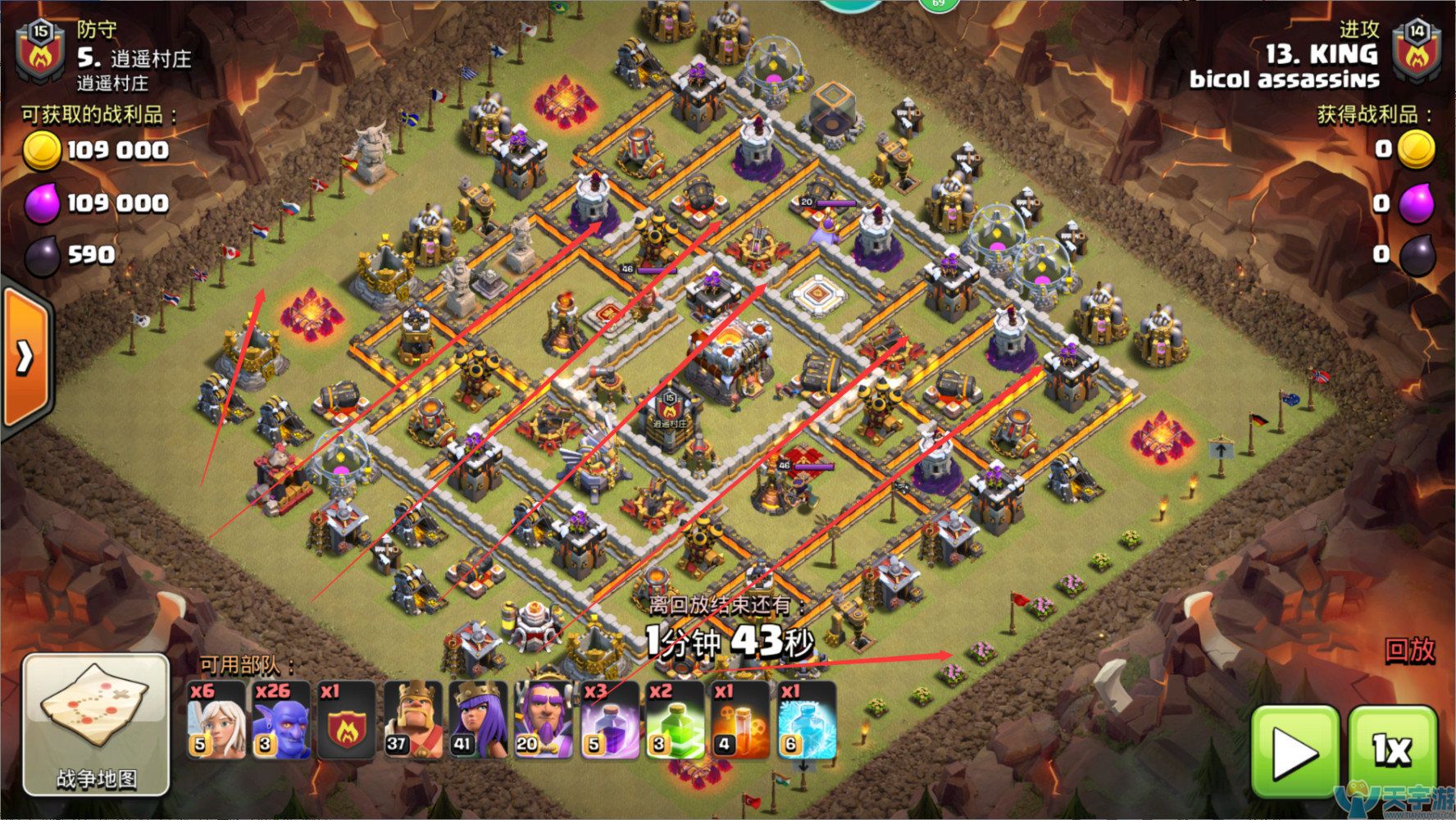The height and width of the screenshot is (820, 1456).
Task: Choose the Clan Castle reinforcements slot
Action: (x=347, y=720)
